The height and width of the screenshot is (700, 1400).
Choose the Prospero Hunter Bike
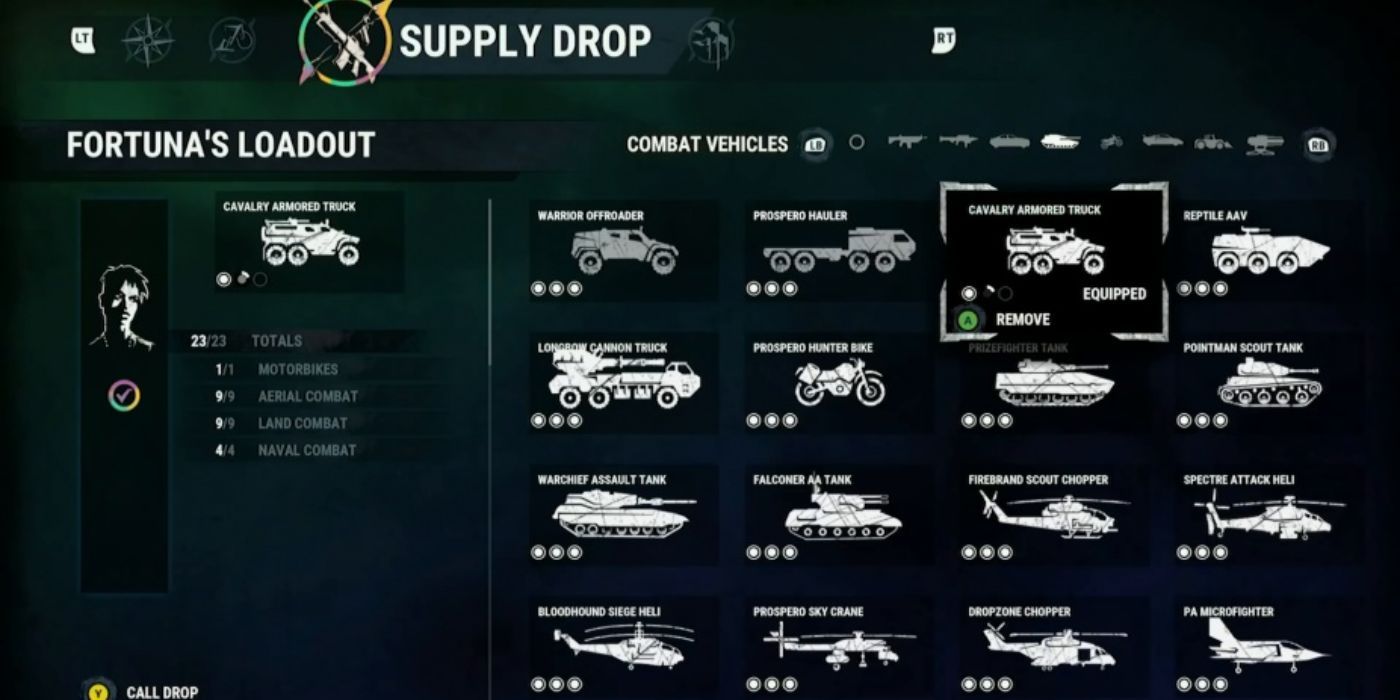tap(839, 383)
